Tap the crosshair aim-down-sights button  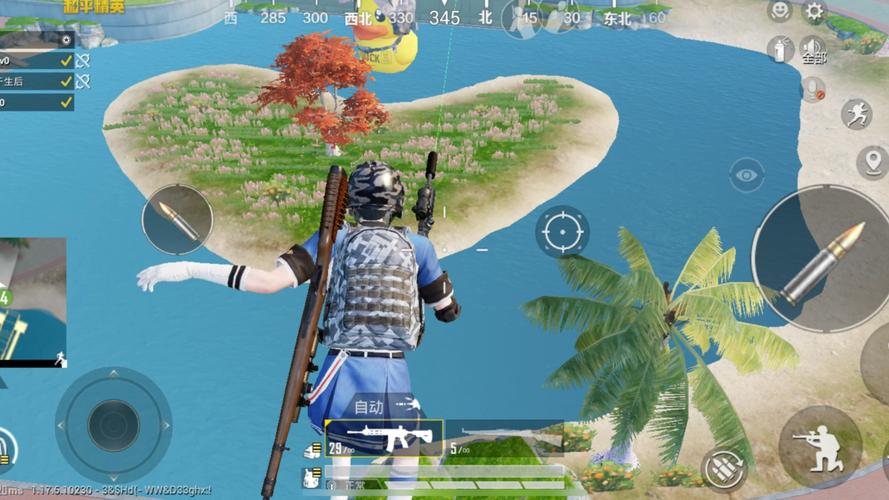click(562, 233)
